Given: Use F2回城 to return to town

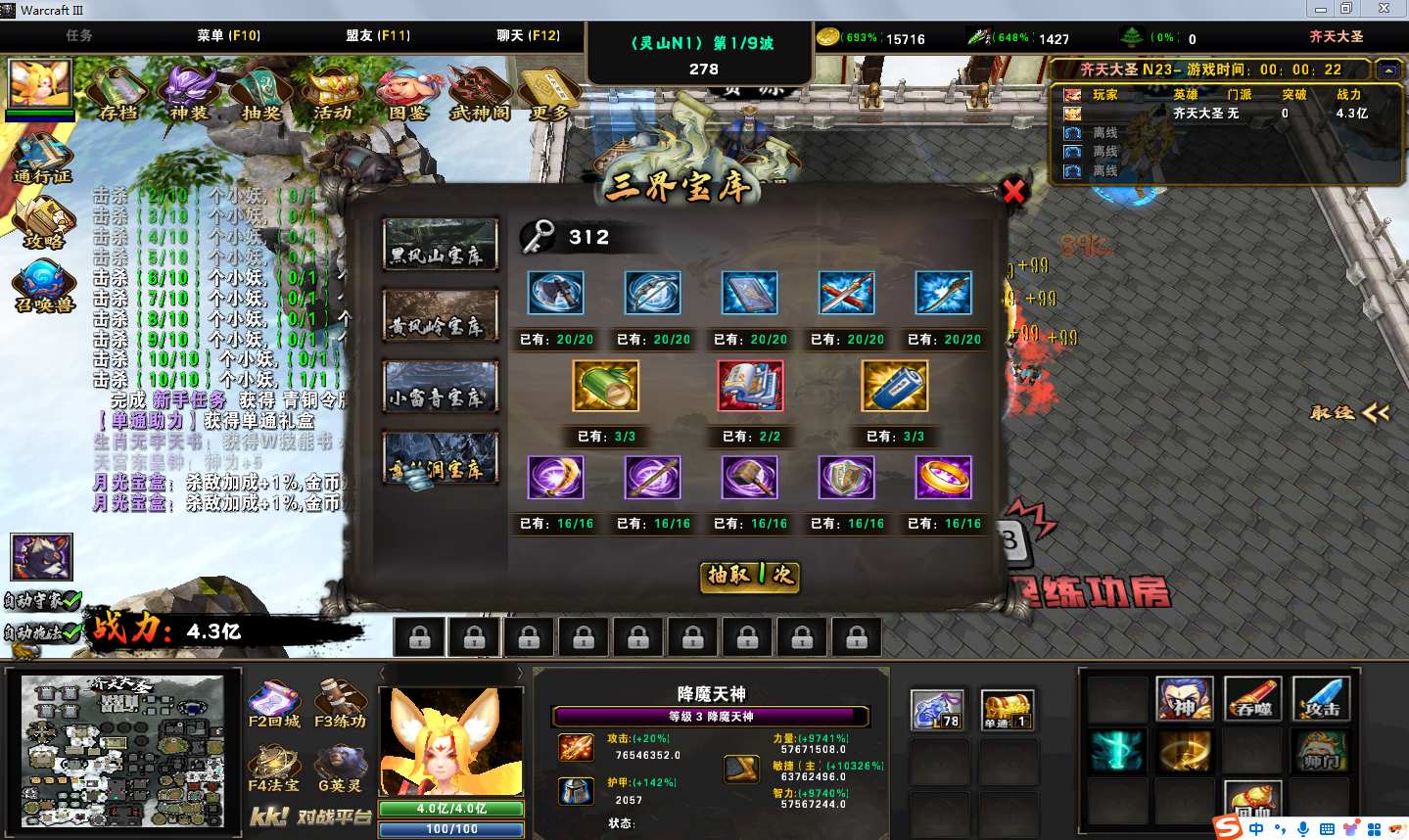Looking at the screenshot, I should [274, 705].
